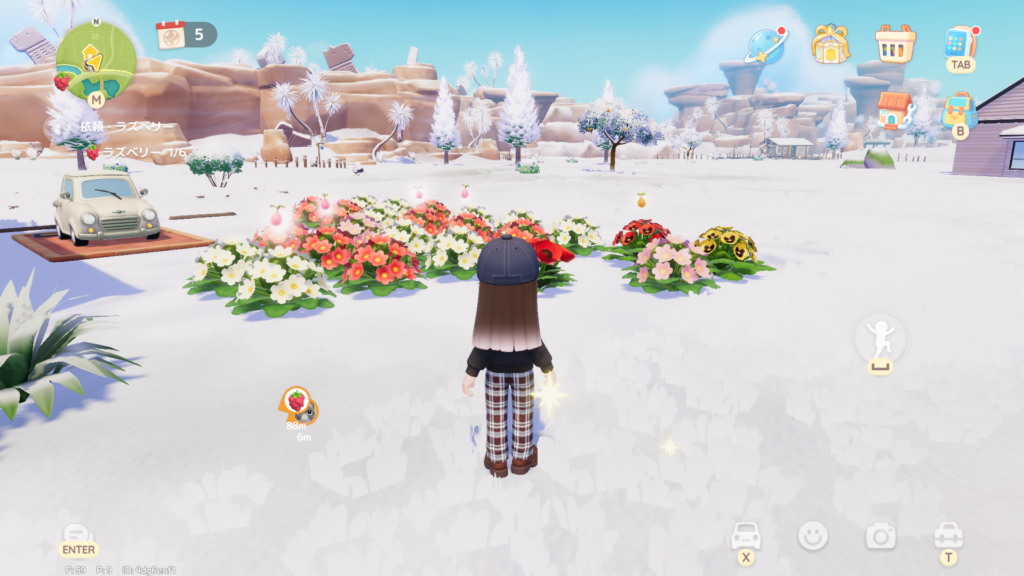1024x576 pixels.
Task: Open the circular minimap
Action: 95,60
